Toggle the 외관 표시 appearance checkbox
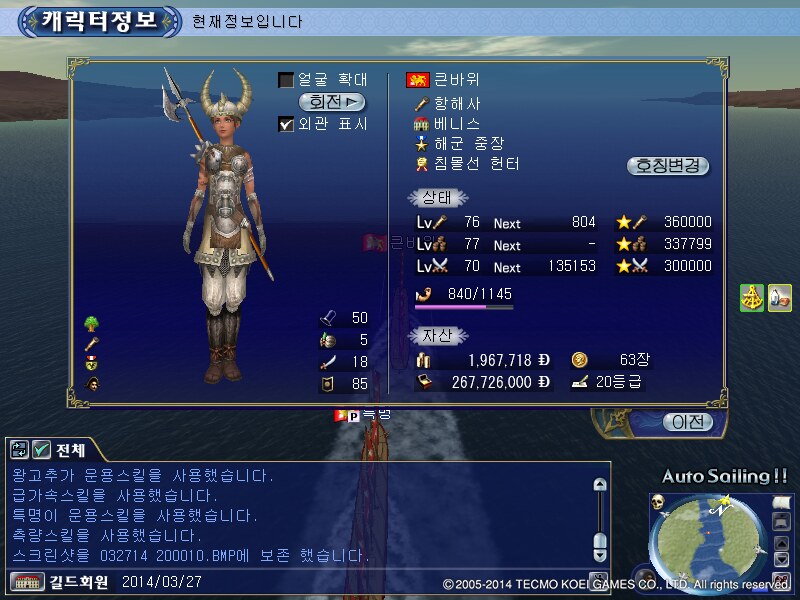 point(286,124)
